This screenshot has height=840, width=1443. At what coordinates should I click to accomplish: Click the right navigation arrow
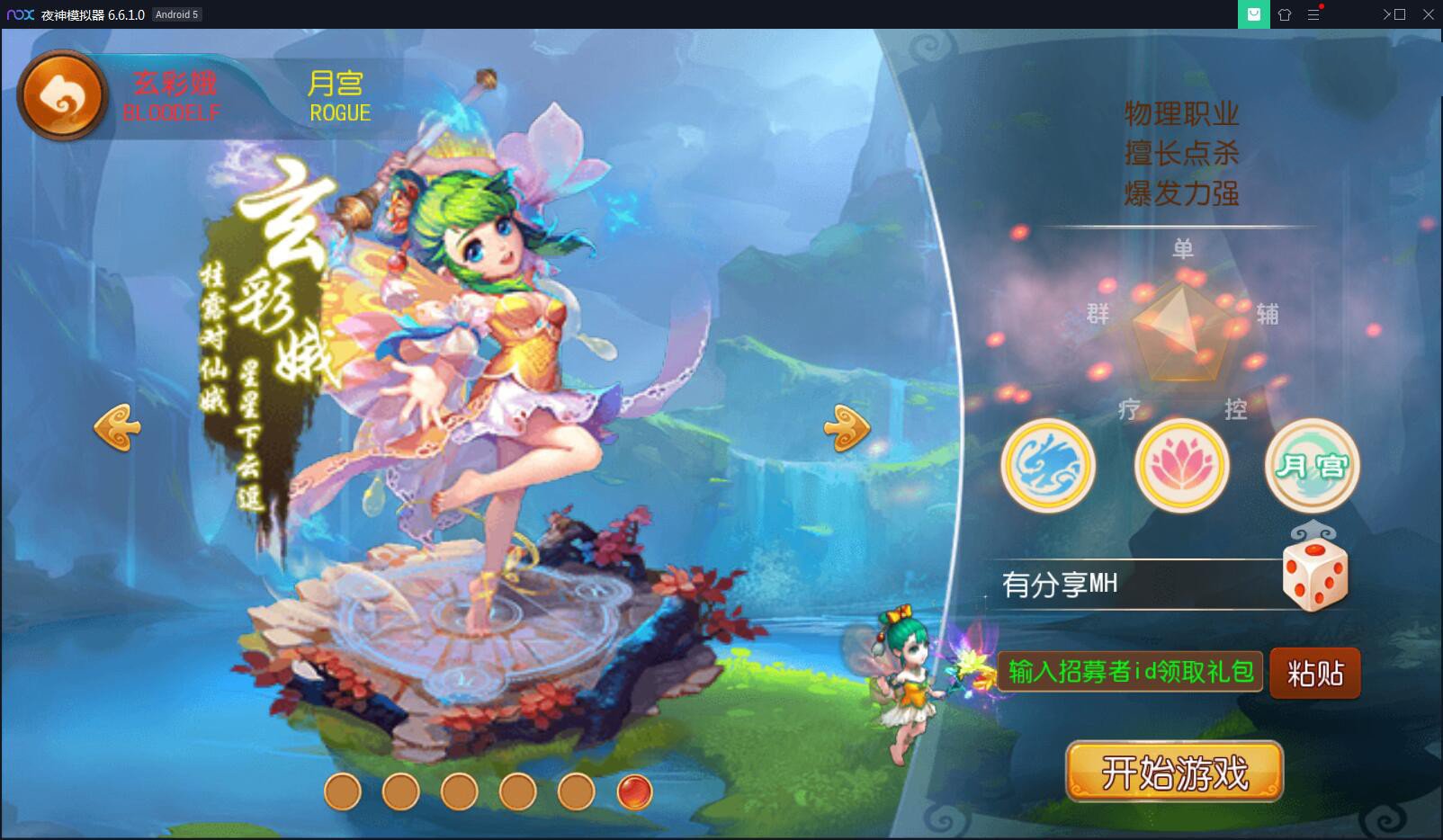pyautogui.click(x=846, y=428)
